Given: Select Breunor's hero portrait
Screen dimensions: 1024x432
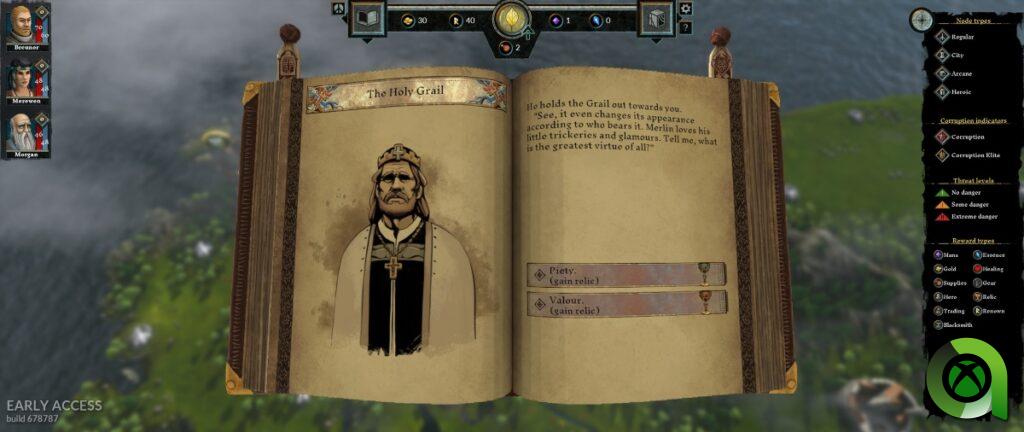Looking at the screenshot, I should [x=22, y=24].
